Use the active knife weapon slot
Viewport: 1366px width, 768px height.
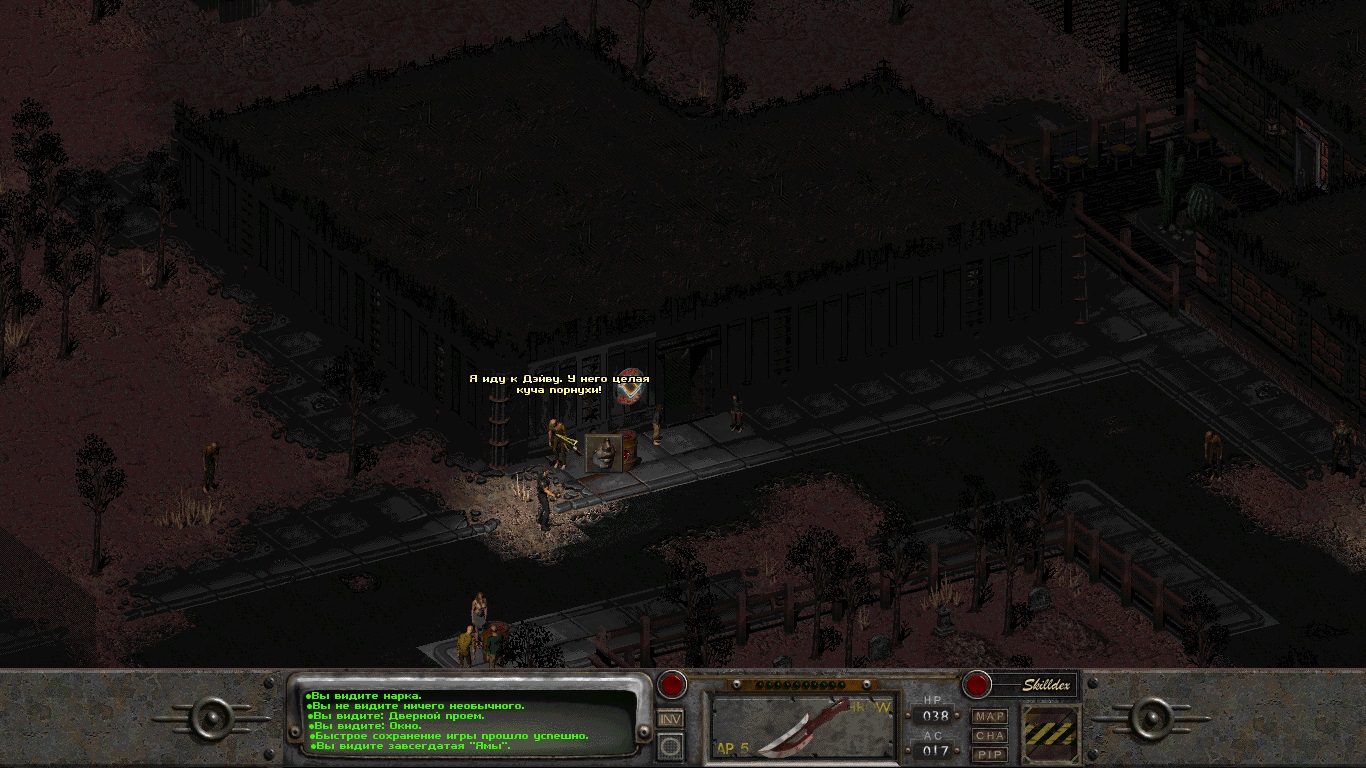(803, 726)
